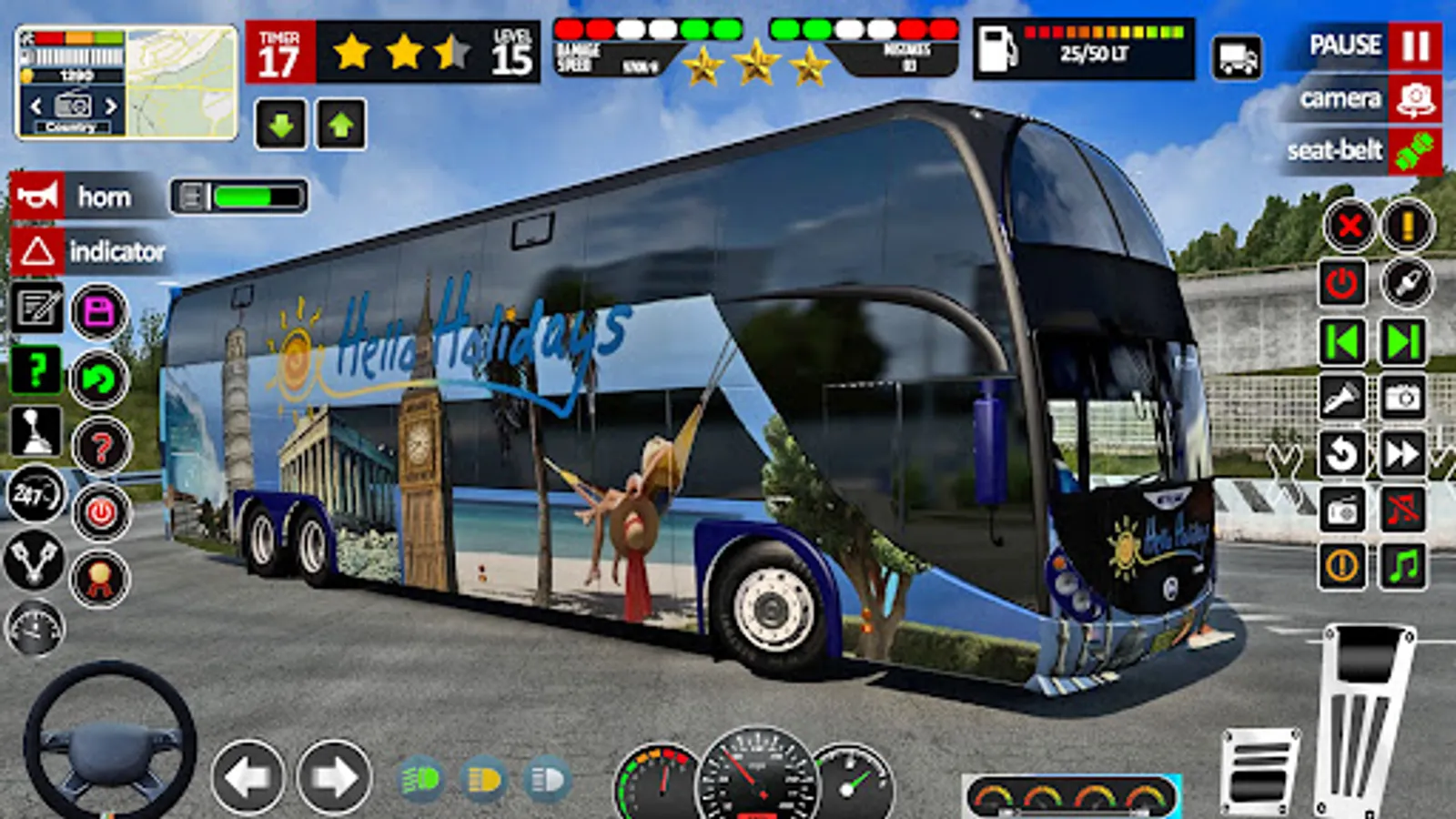This screenshot has width=1456, height=819.
Task: Click the left chevron beside Country label
Action: pos(36,105)
